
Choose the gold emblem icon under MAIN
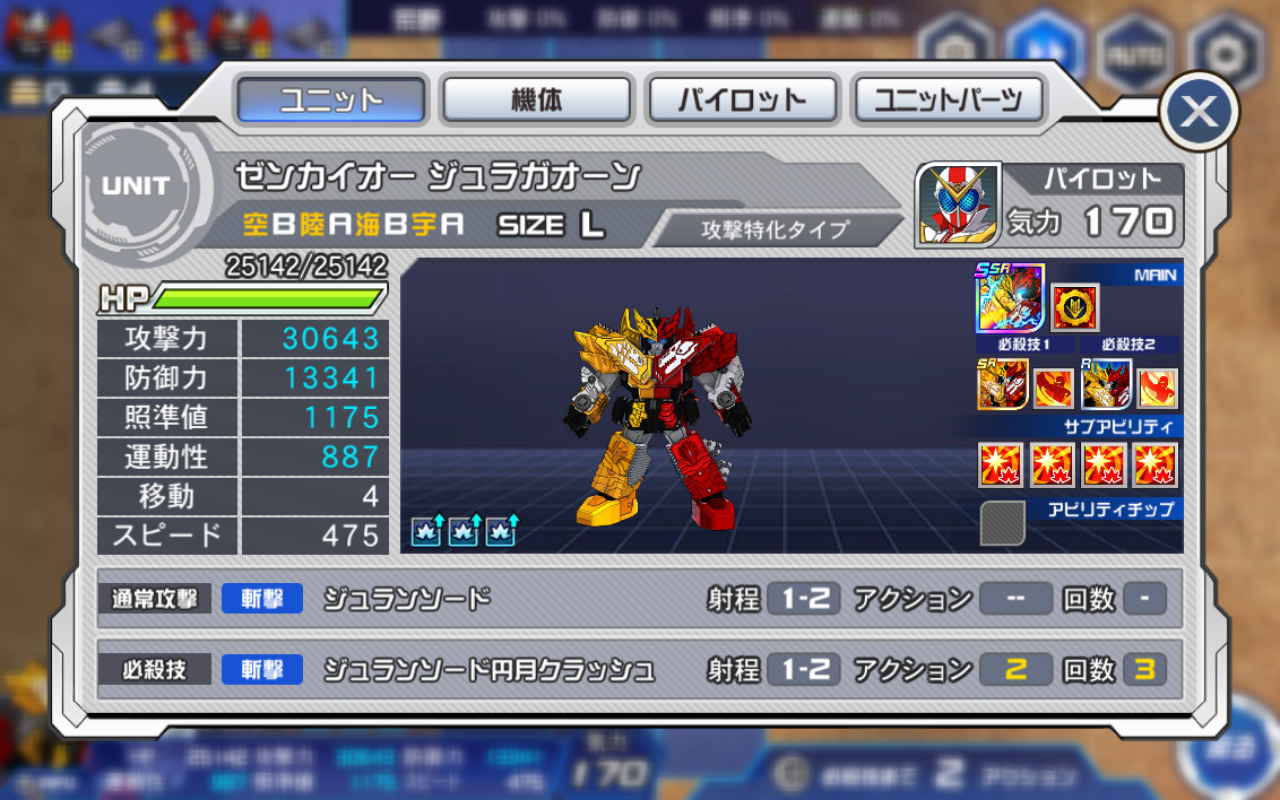[1075, 308]
